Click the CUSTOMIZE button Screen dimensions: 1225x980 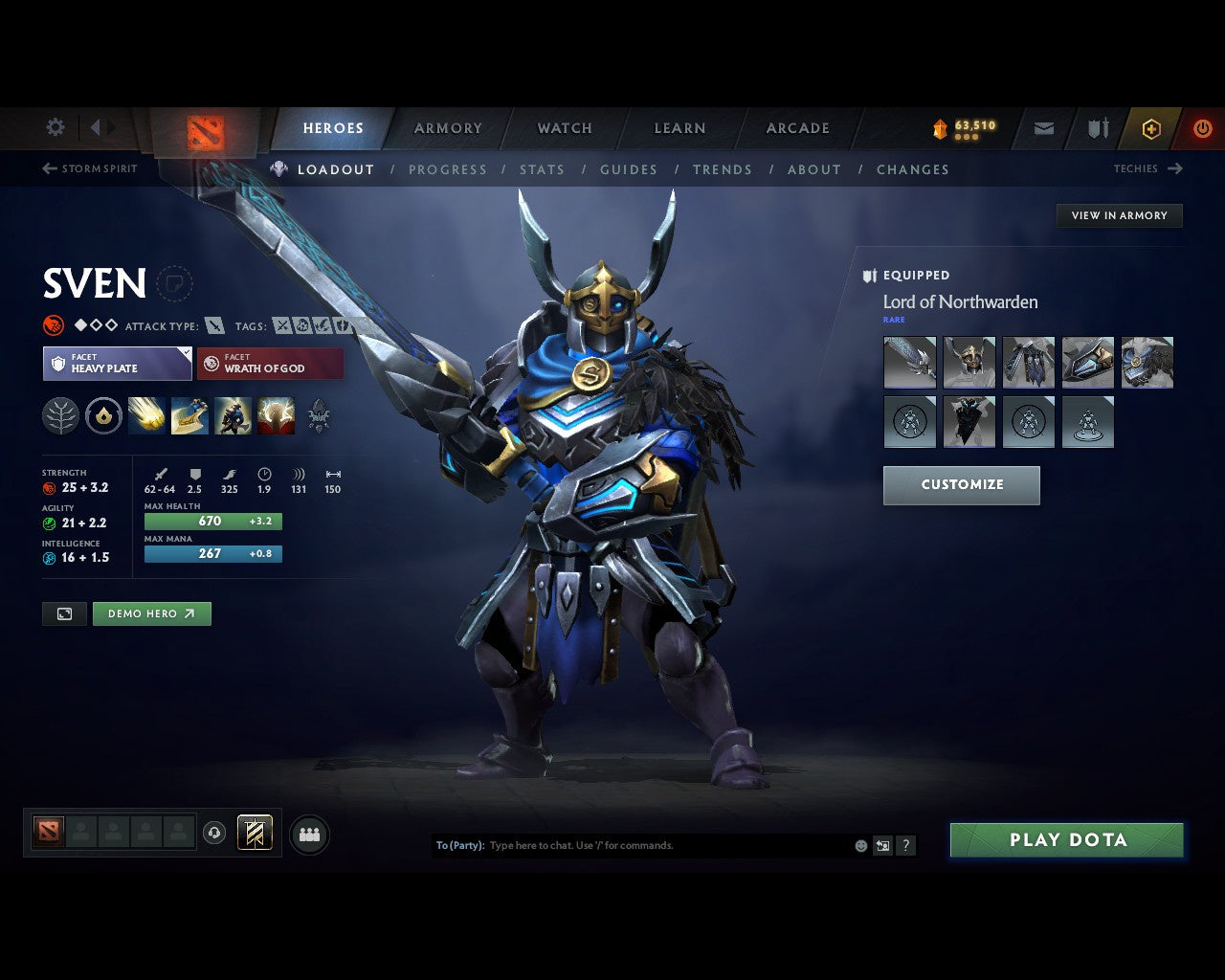point(961,485)
